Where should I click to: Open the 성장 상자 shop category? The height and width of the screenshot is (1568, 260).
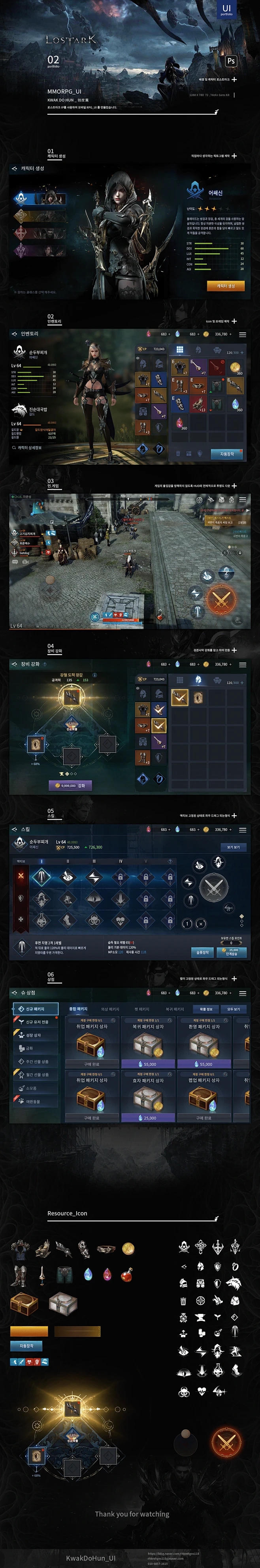(x=34, y=1035)
